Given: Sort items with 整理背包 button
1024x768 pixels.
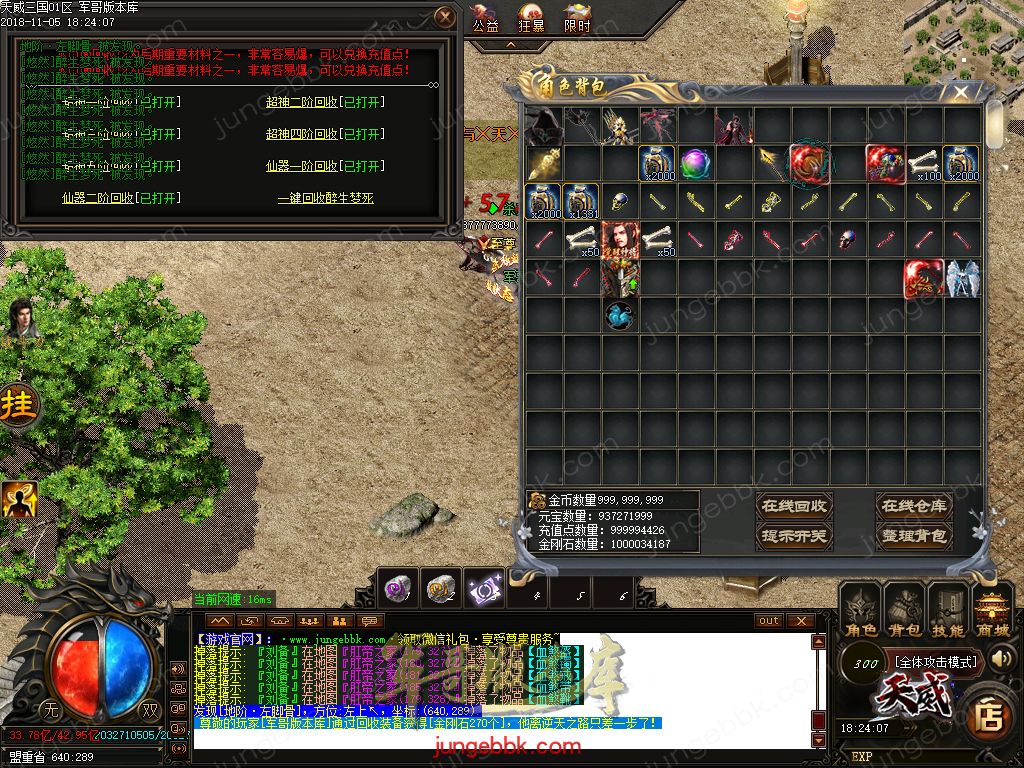Looking at the screenshot, I should tap(913, 536).
